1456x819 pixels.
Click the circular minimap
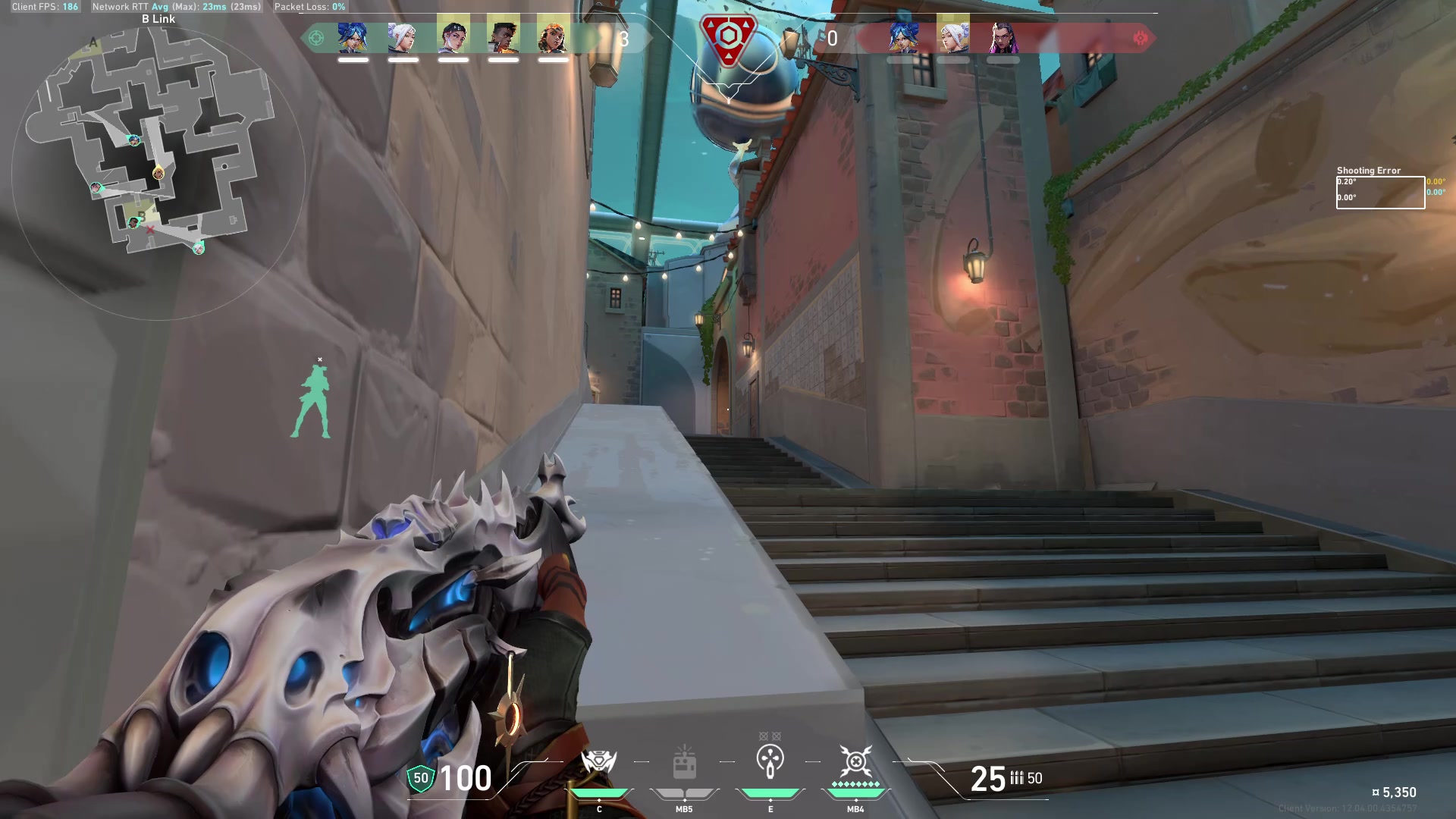(x=158, y=173)
